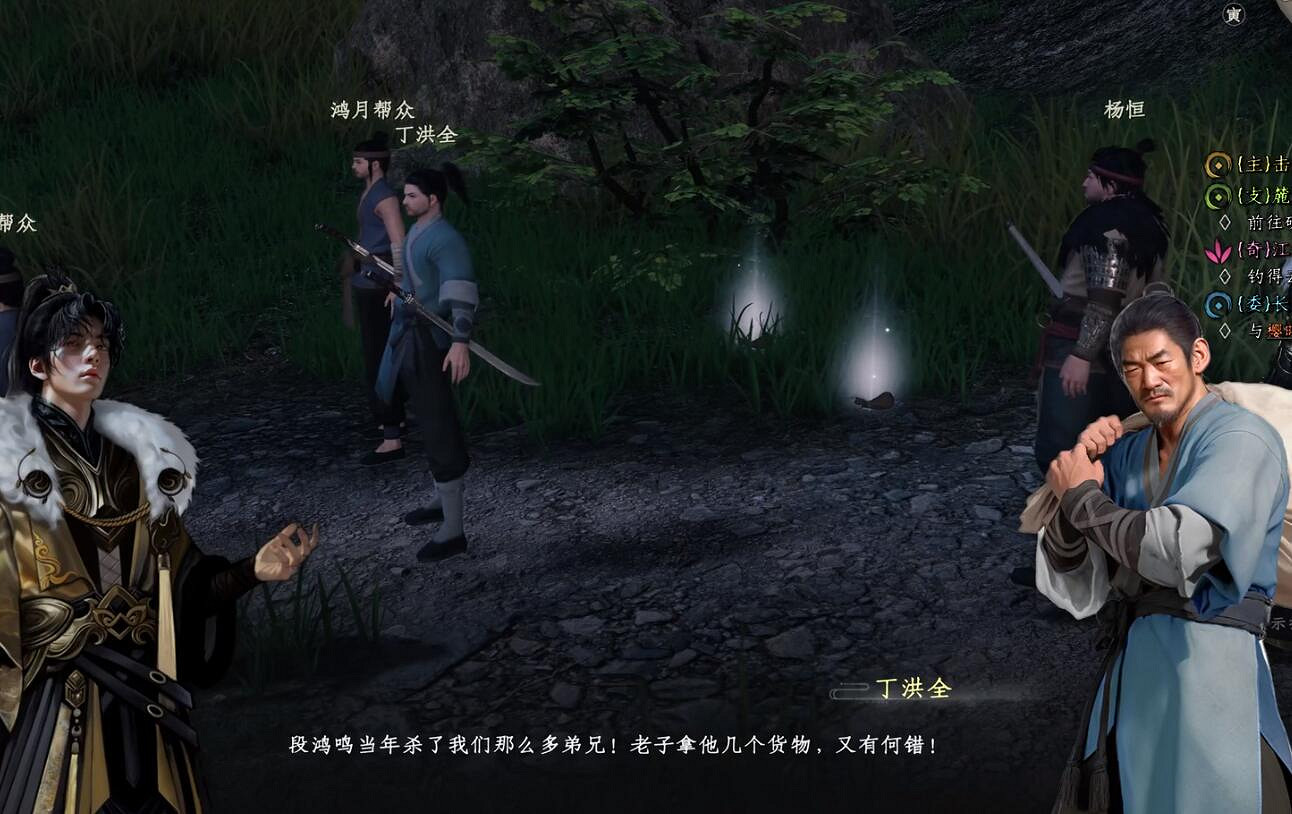Click the pink flower (奇) quest icon
This screenshot has width=1292, height=814.
(x=1218, y=252)
